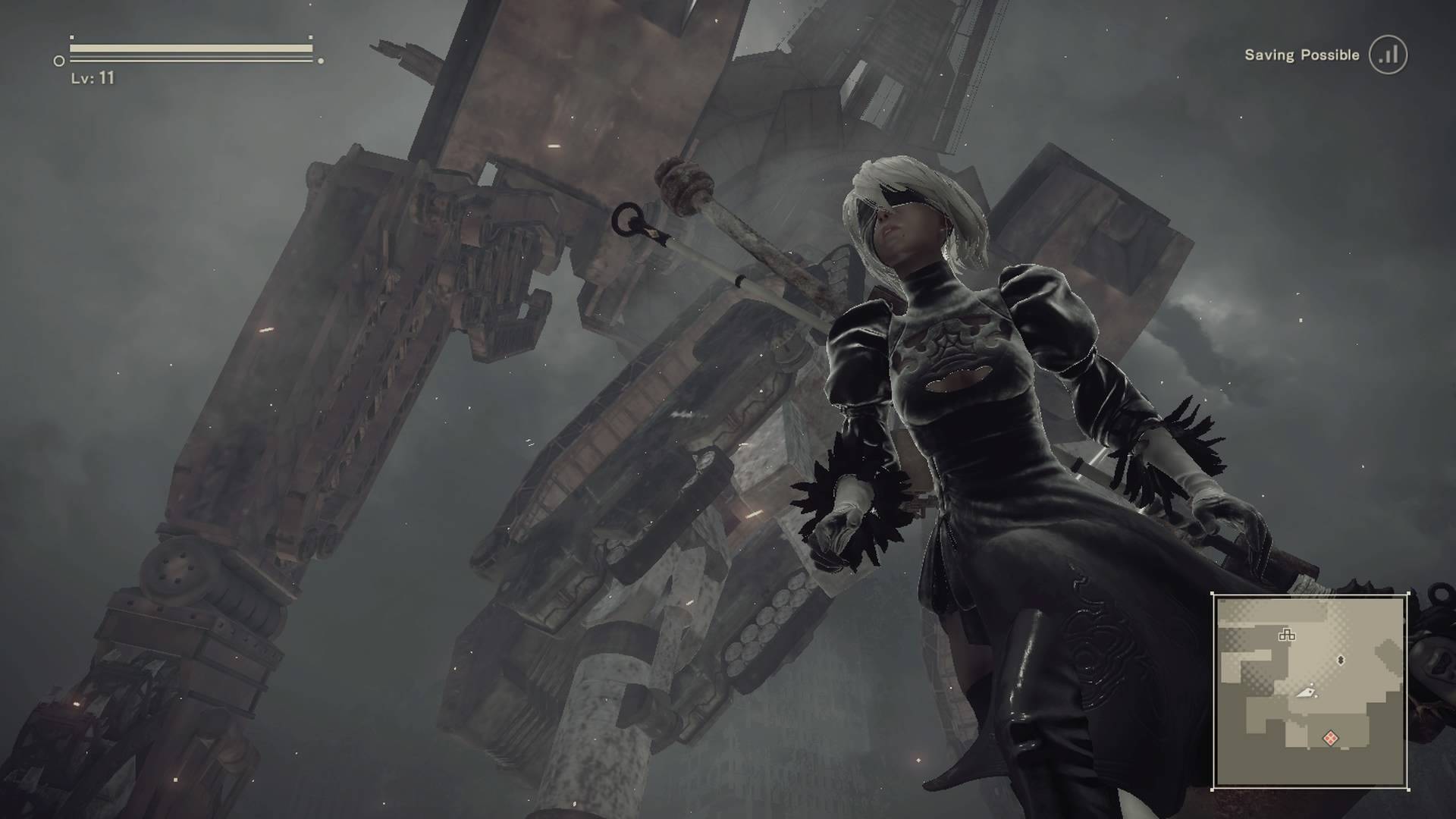The image size is (1456, 819).
Task: Click the black diamond marker on the minimap
Action: tap(1341, 660)
